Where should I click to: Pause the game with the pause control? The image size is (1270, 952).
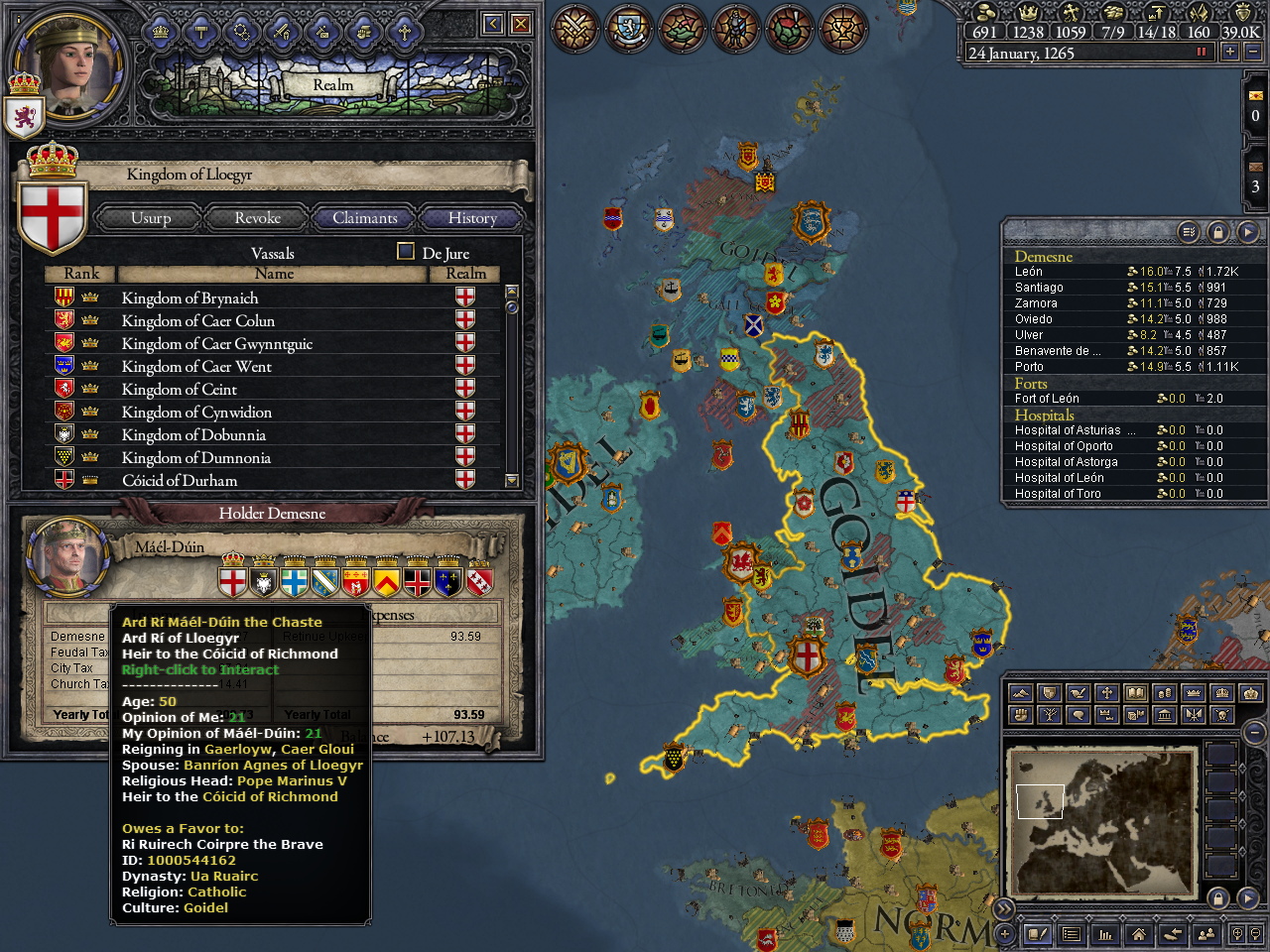(x=1201, y=51)
